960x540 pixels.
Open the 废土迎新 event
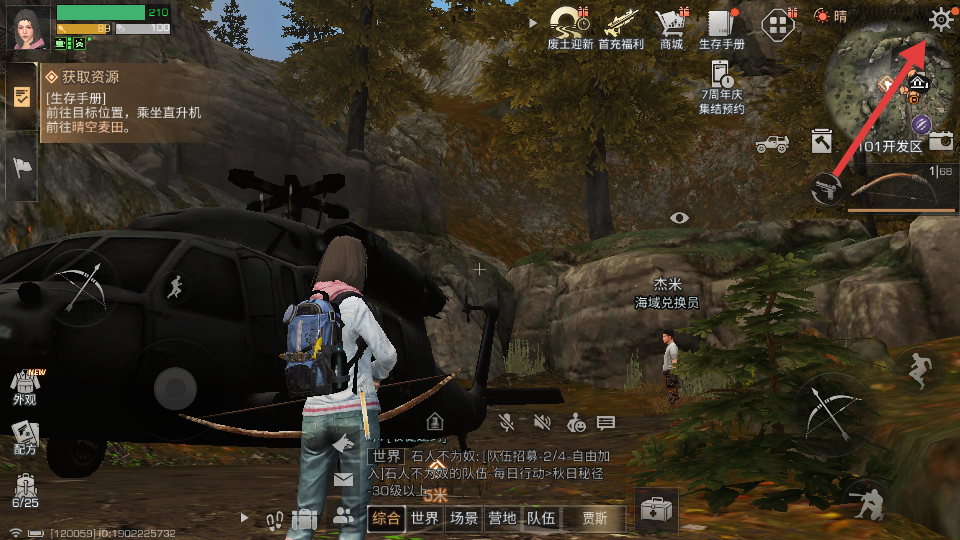tap(571, 27)
